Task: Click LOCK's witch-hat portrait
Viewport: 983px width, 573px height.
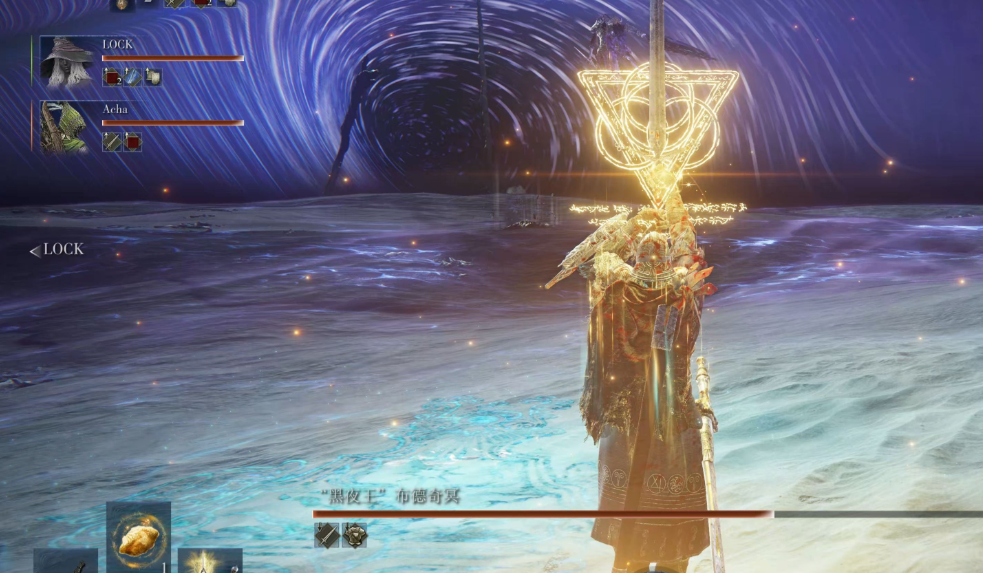Action: tap(68, 62)
